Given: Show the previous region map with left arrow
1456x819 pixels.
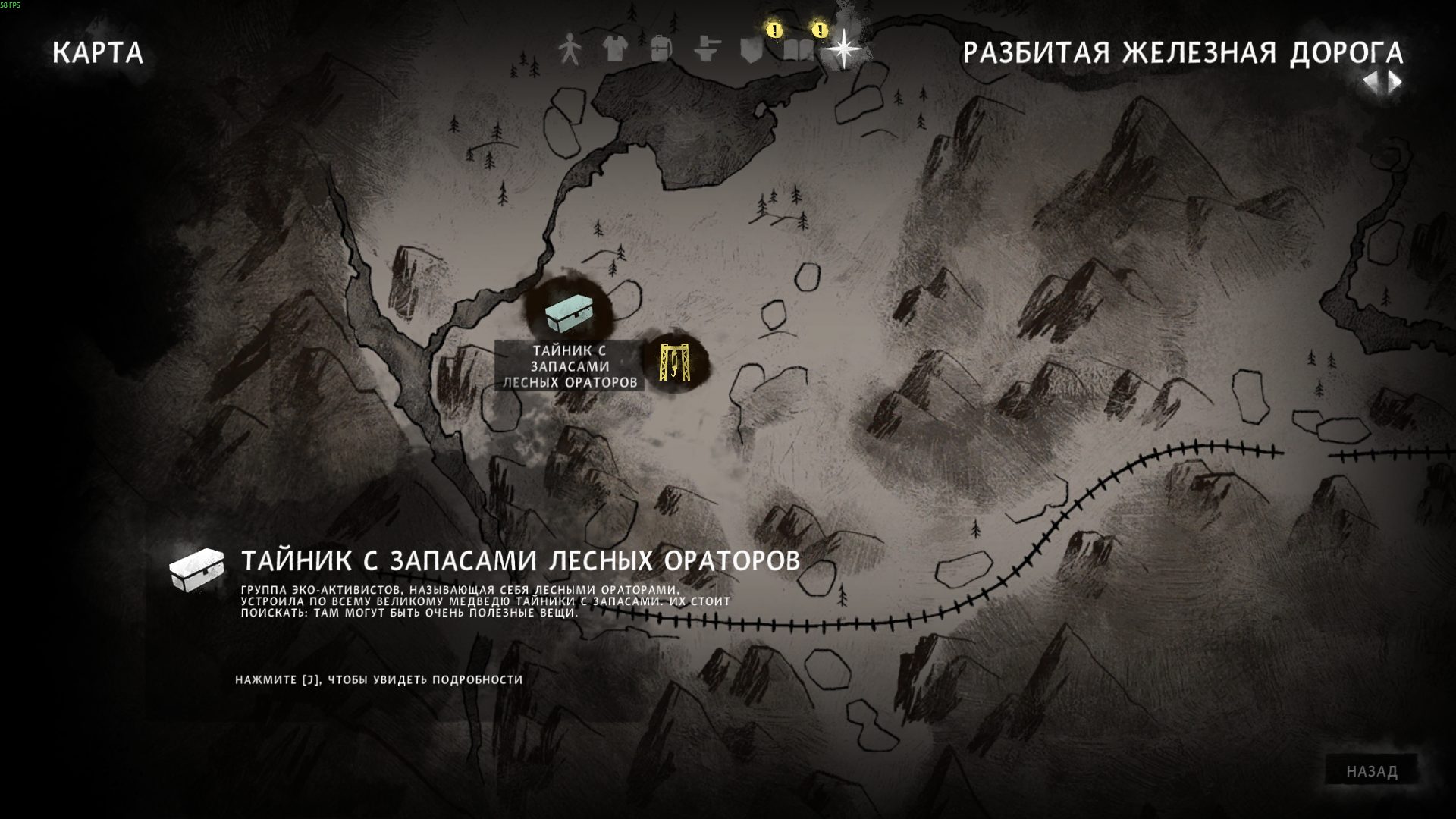Looking at the screenshot, I should (1371, 82).
